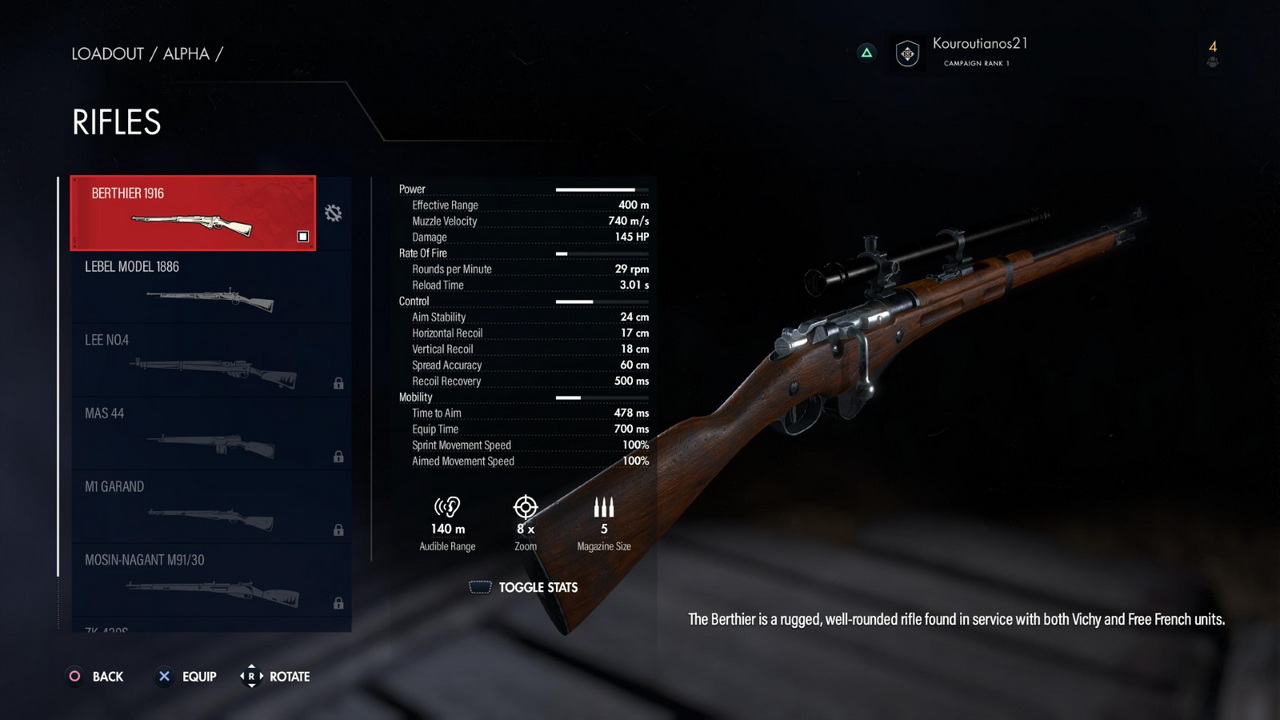1280x720 pixels.
Task: Toggle the weapon stats panel
Action: pos(524,587)
